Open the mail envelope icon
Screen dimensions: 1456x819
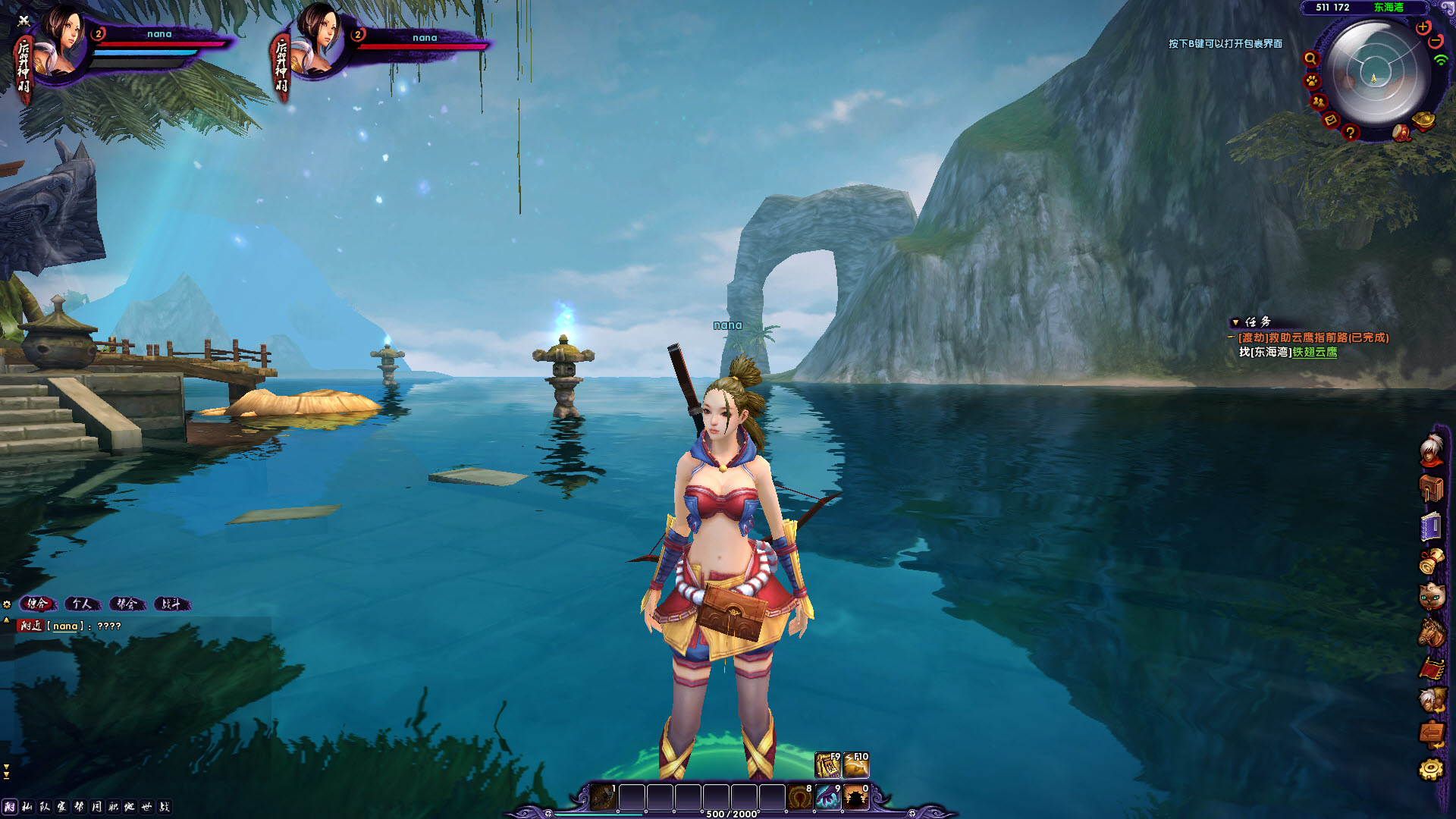[1330, 120]
